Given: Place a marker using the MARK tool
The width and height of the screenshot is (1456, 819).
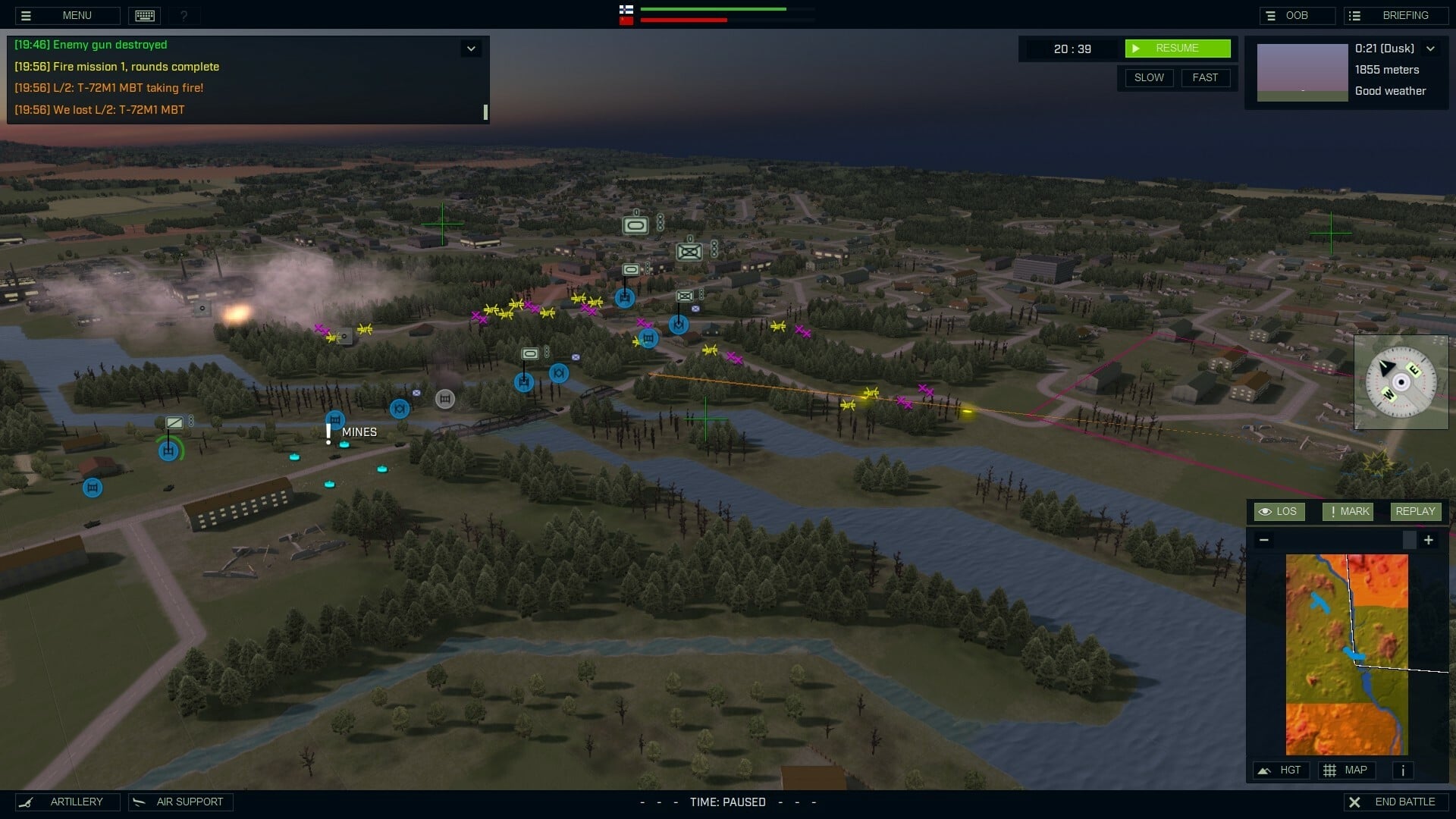Looking at the screenshot, I should 1348,511.
